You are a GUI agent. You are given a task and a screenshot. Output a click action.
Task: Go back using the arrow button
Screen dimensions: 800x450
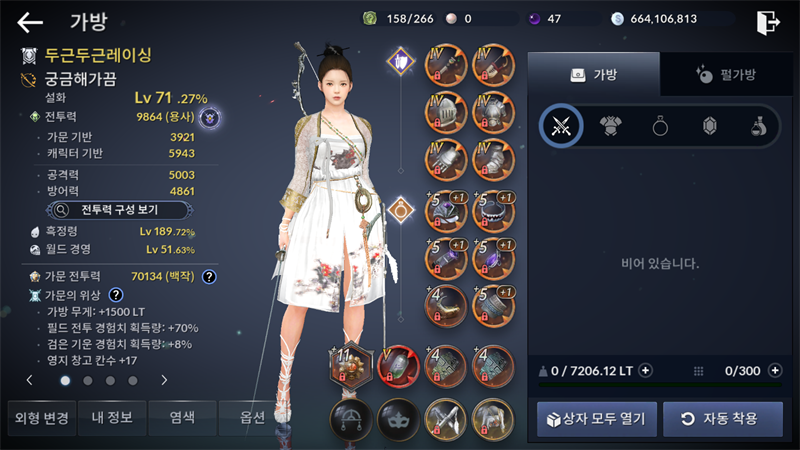tap(31, 22)
